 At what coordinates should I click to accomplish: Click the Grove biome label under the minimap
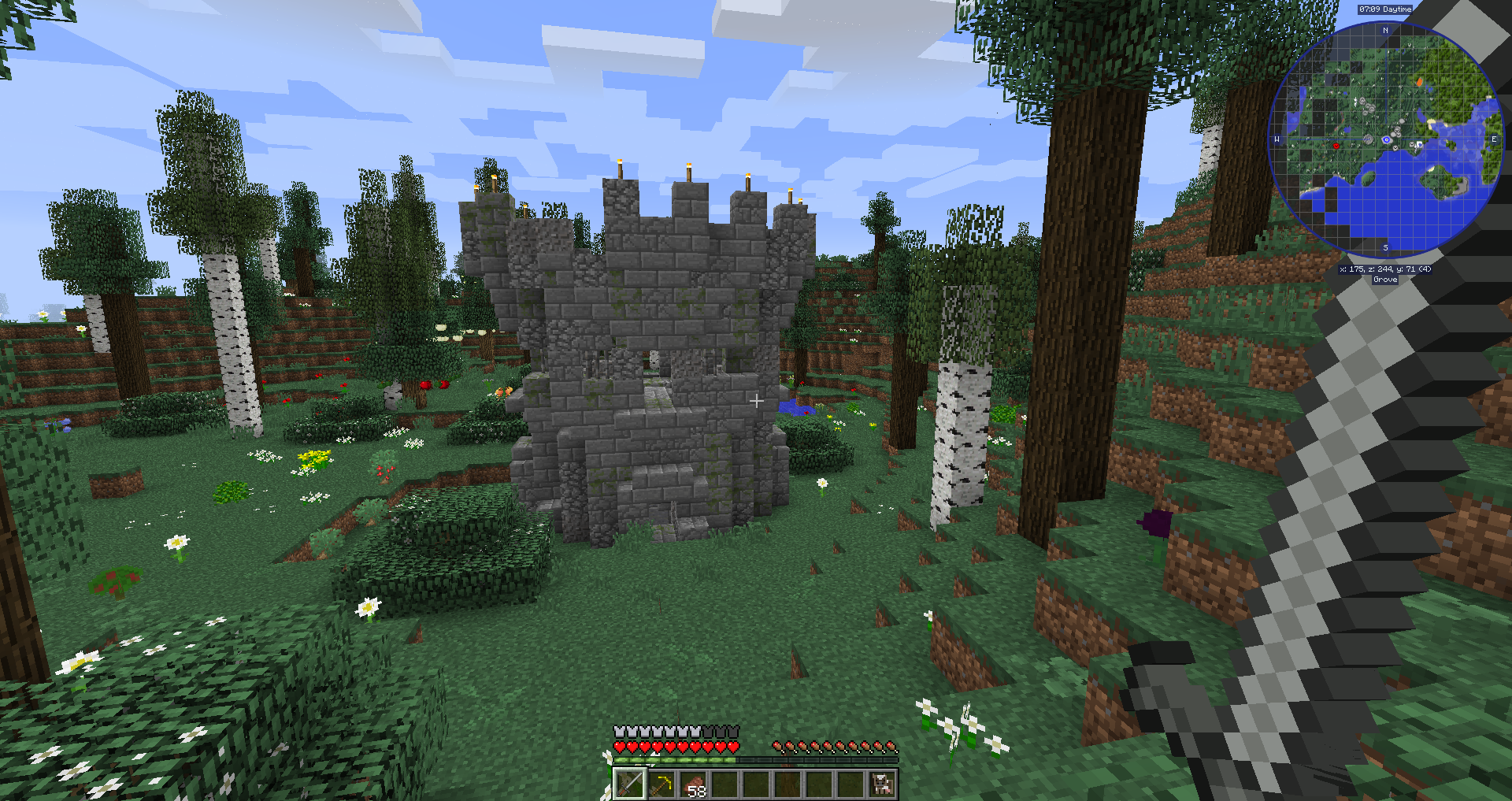pos(1385,279)
